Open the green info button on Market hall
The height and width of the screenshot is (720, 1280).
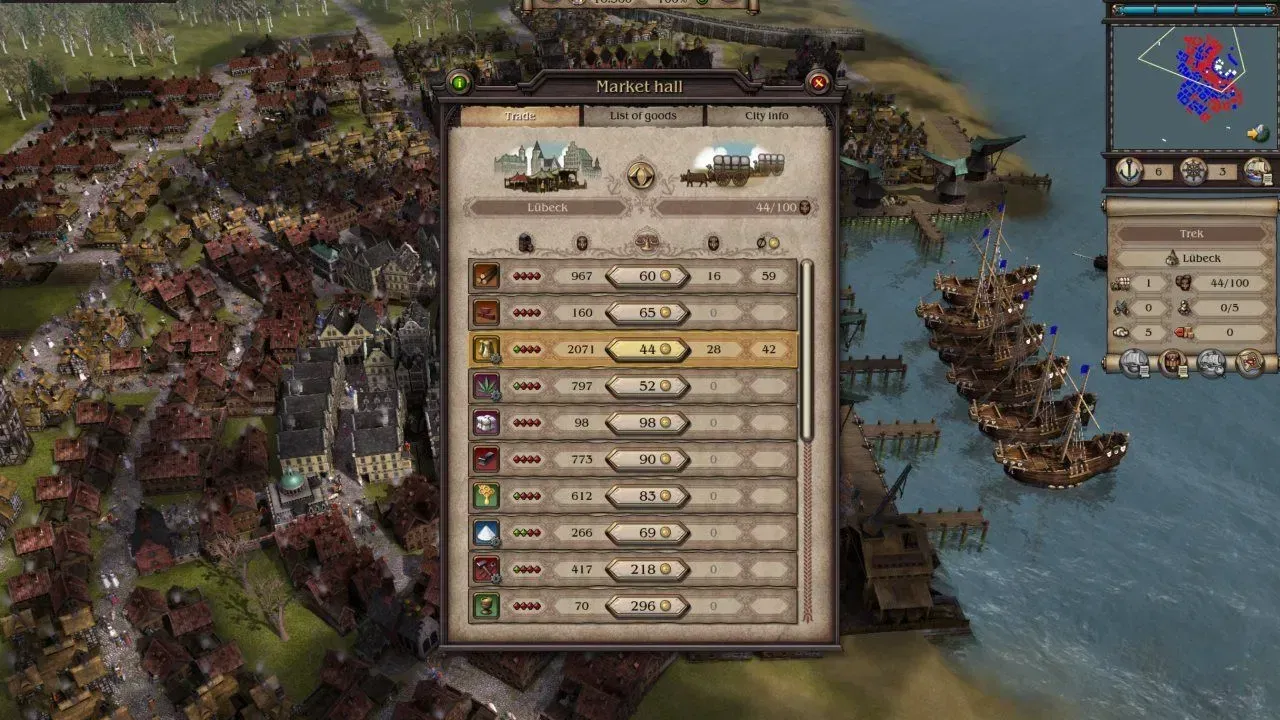(460, 83)
